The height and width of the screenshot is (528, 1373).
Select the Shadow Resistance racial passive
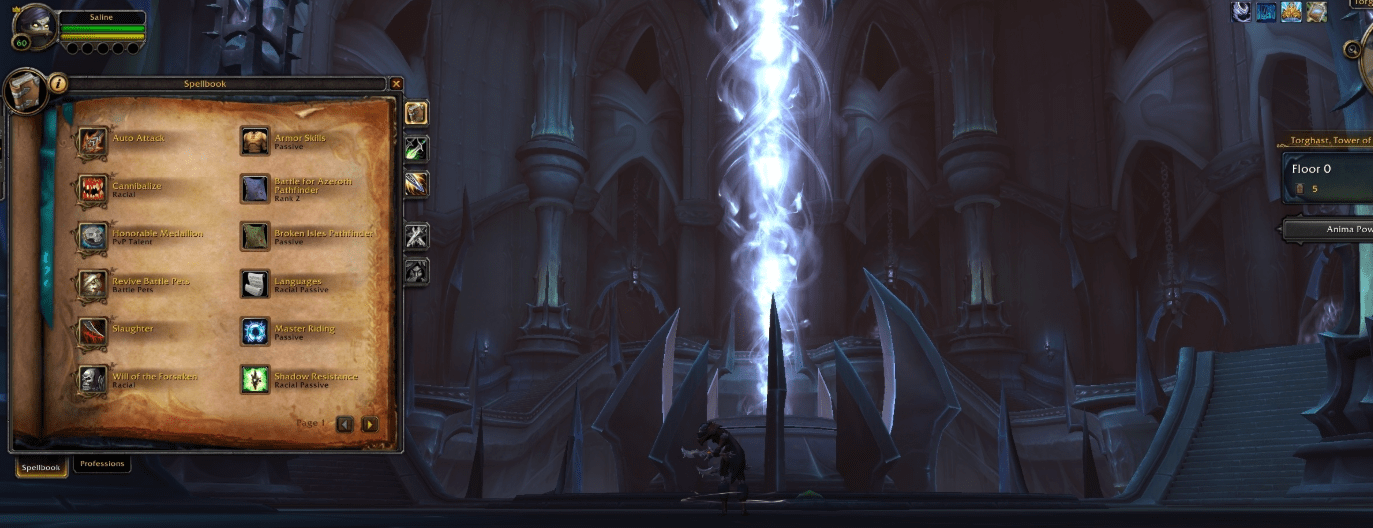tap(255, 380)
